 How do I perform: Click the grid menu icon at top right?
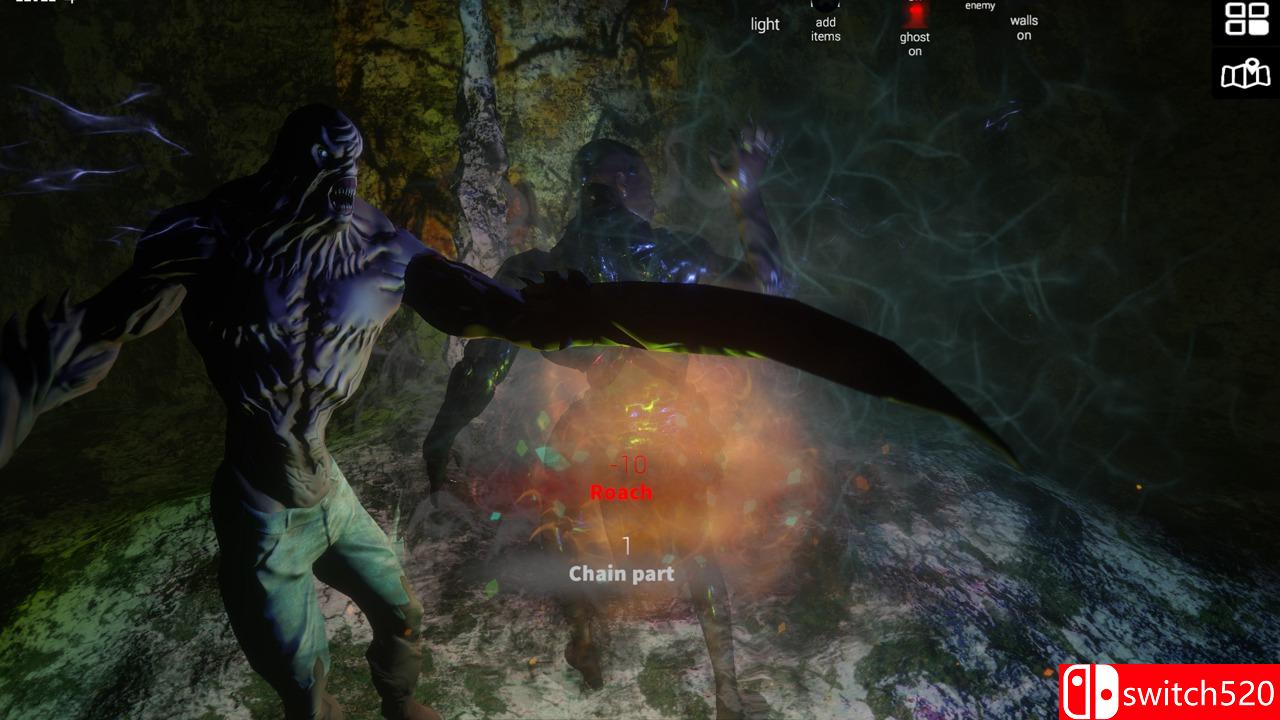(1246, 20)
